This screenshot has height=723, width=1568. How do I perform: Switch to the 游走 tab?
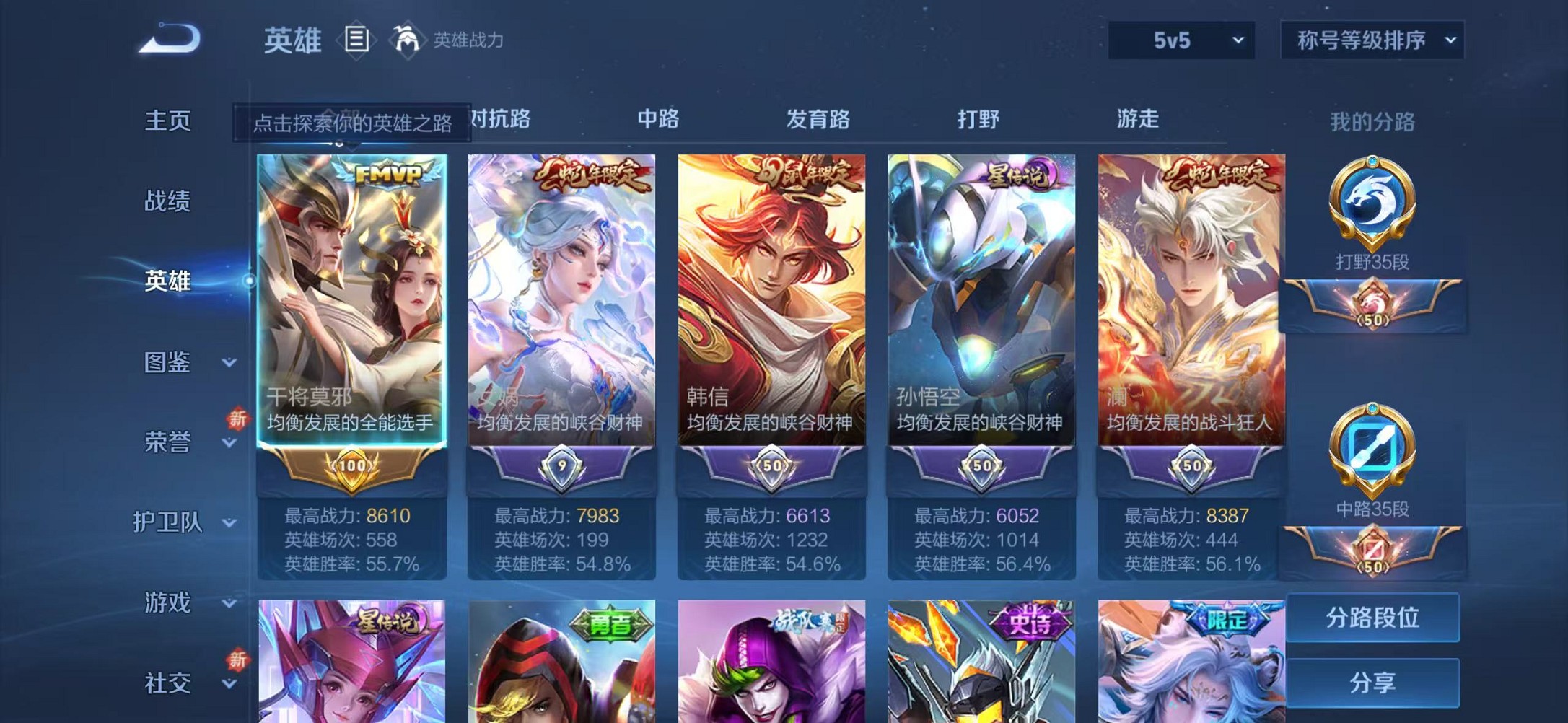(x=1137, y=120)
